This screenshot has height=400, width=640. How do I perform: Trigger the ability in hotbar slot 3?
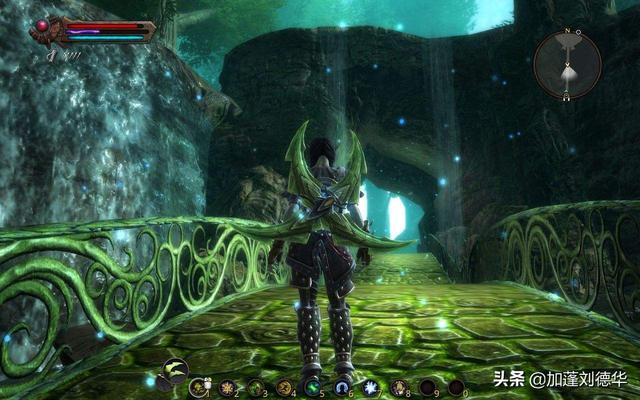[x=255, y=386]
